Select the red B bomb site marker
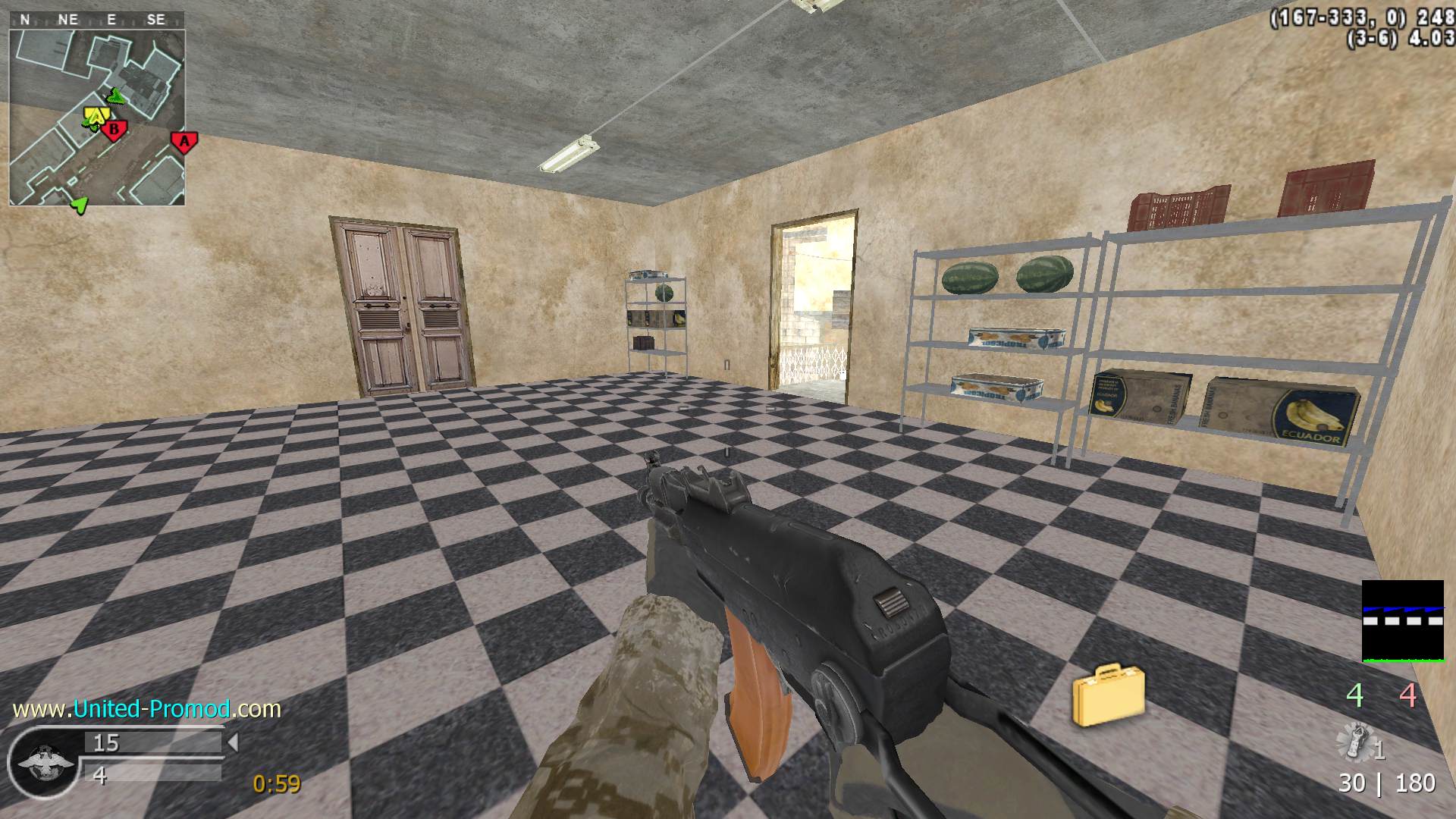The height and width of the screenshot is (819, 1456). pyautogui.click(x=115, y=130)
